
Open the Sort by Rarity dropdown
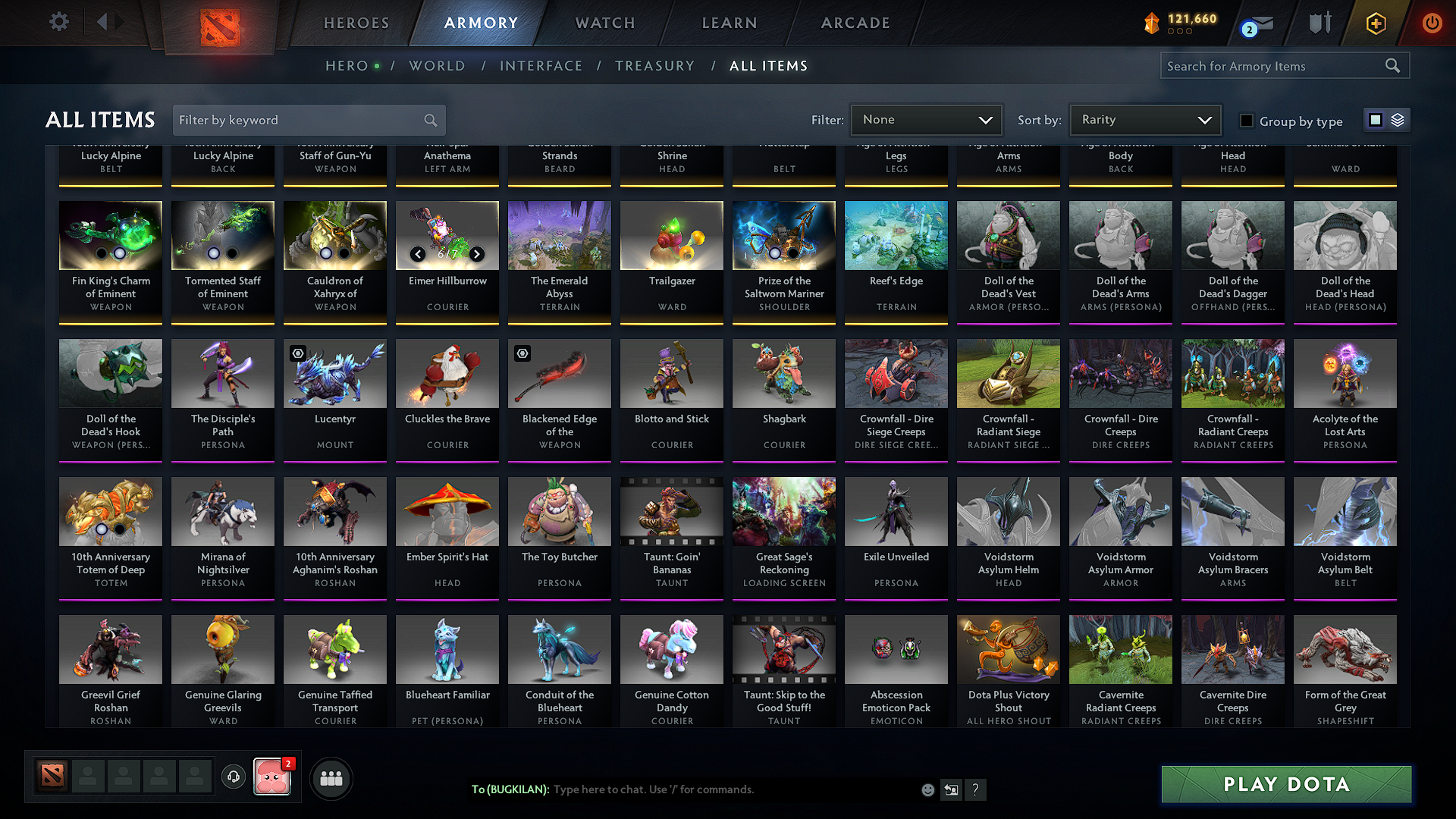(1144, 120)
